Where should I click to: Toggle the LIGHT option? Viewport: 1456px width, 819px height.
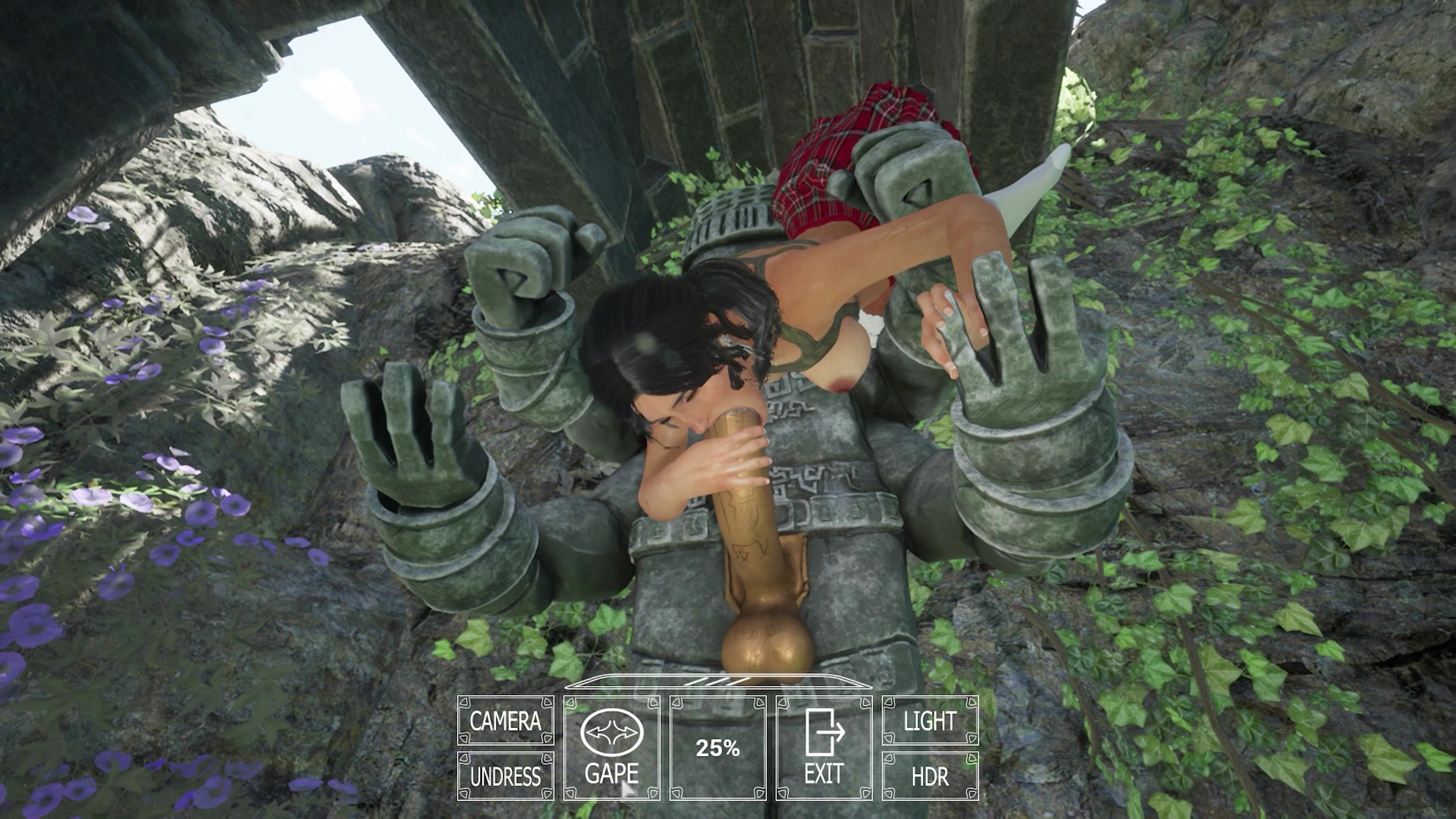(930, 721)
